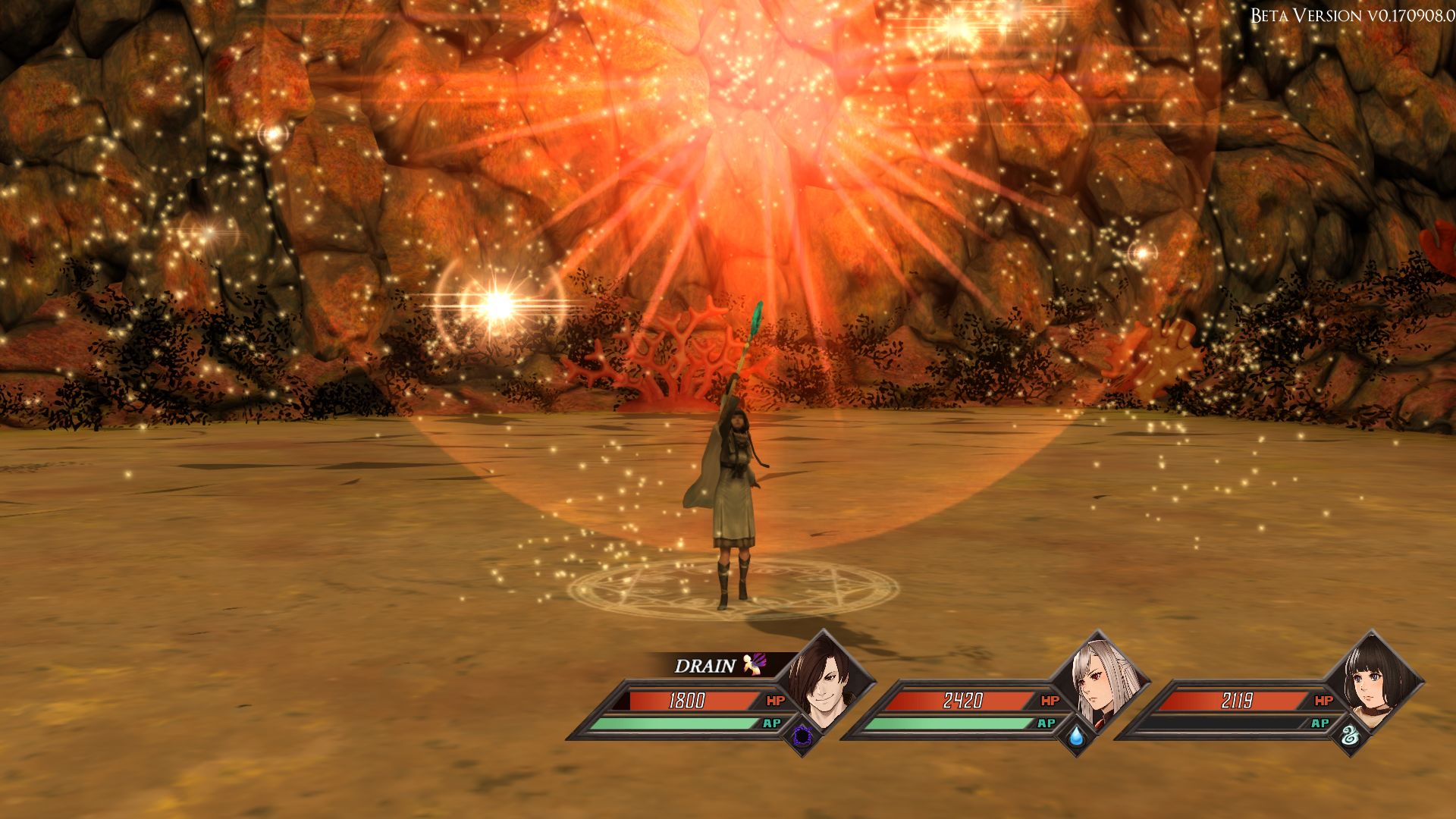Viewport: 1456px width, 819px height.
Task: Click the dark purple orb element icon
Action: (802, 736)
